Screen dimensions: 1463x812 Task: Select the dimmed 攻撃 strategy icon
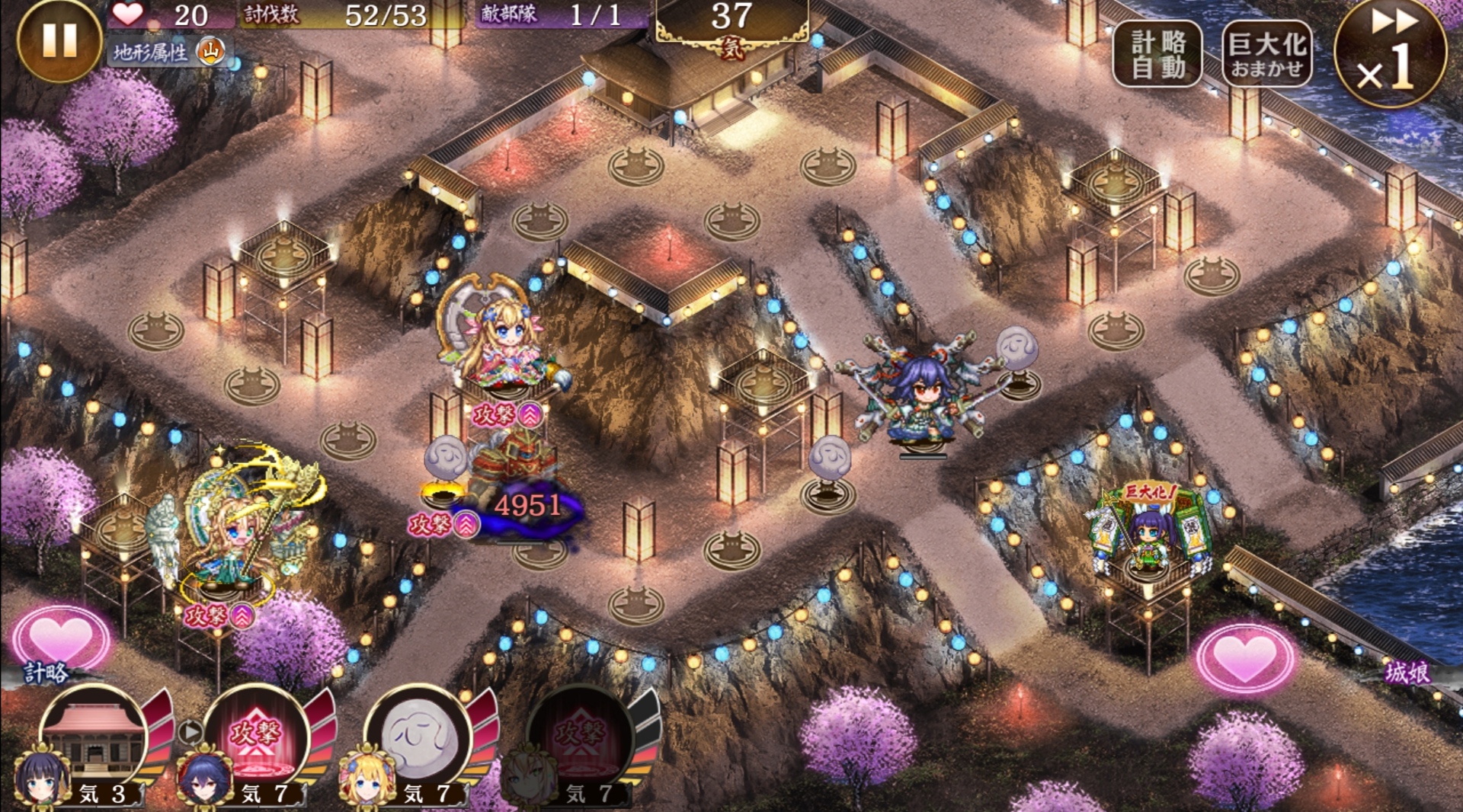coord(581,737)
